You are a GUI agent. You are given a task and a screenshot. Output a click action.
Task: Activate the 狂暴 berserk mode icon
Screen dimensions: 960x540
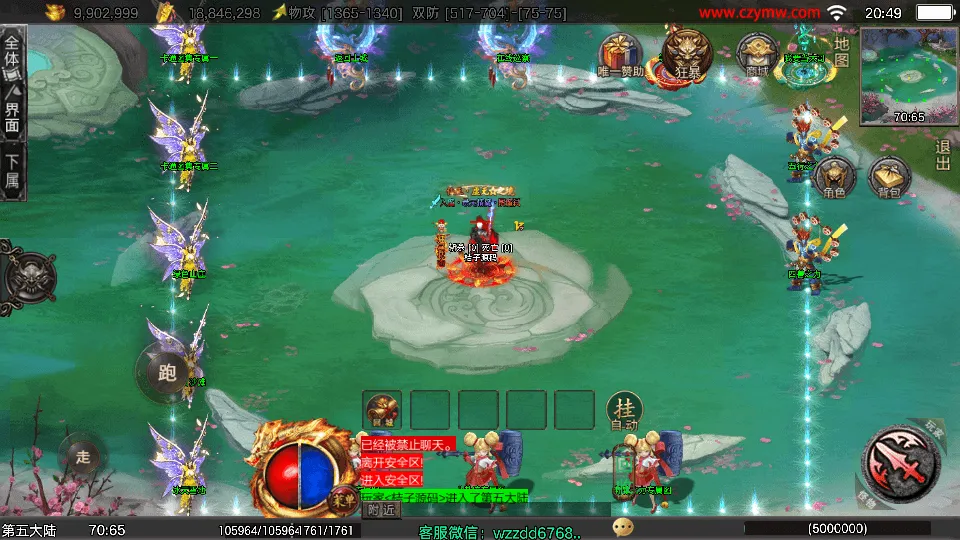(x=686, y=54)
